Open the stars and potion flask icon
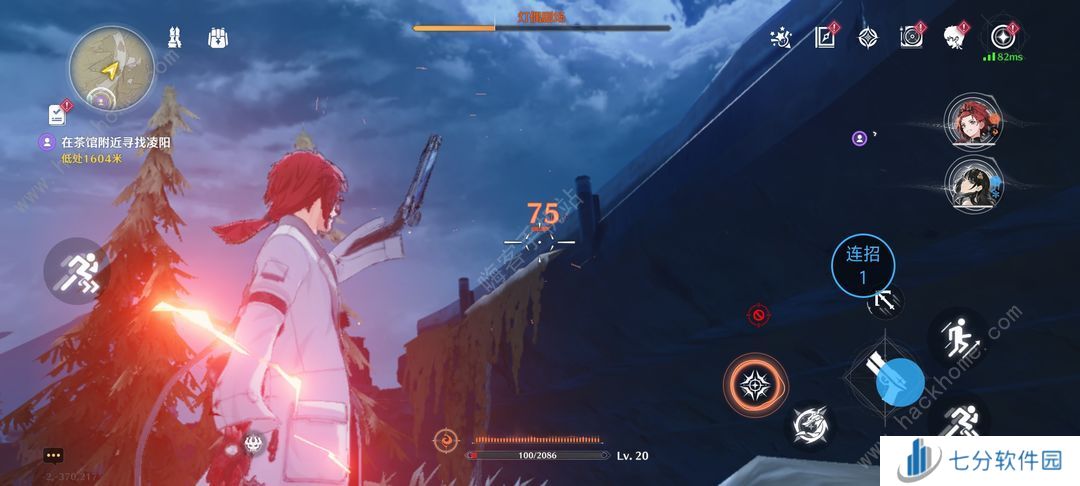 tap(781, 38)
